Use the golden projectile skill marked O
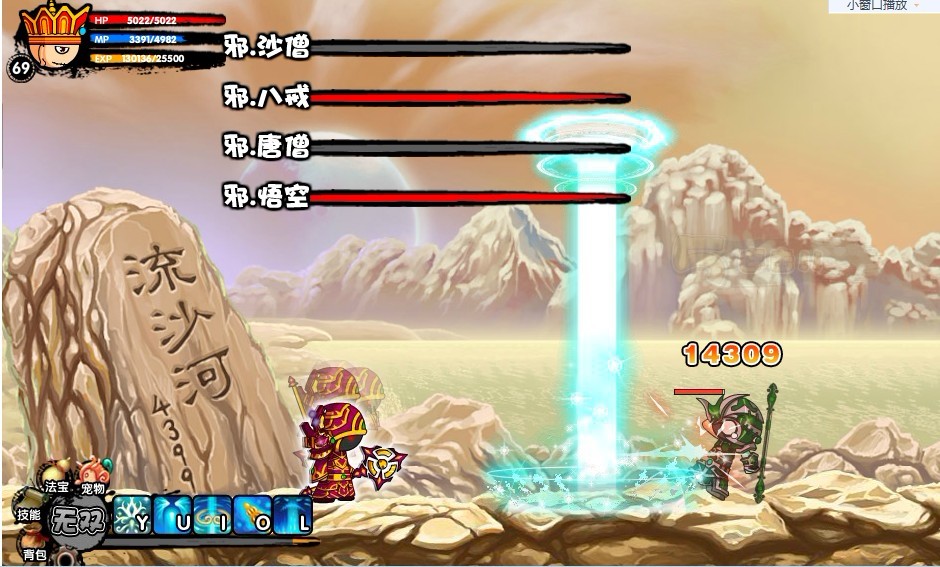 pyautogui.click(x=252, y=514)
